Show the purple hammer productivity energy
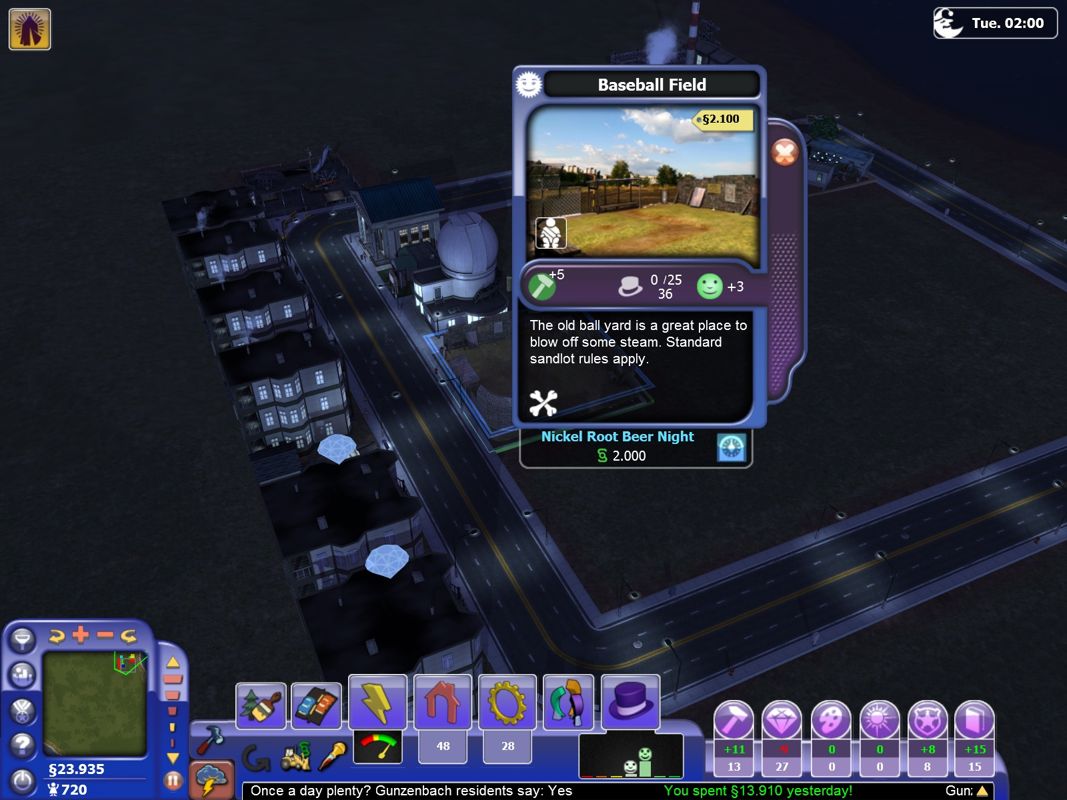Screen dimensions: 1067x800 click(x=733, y=720)
